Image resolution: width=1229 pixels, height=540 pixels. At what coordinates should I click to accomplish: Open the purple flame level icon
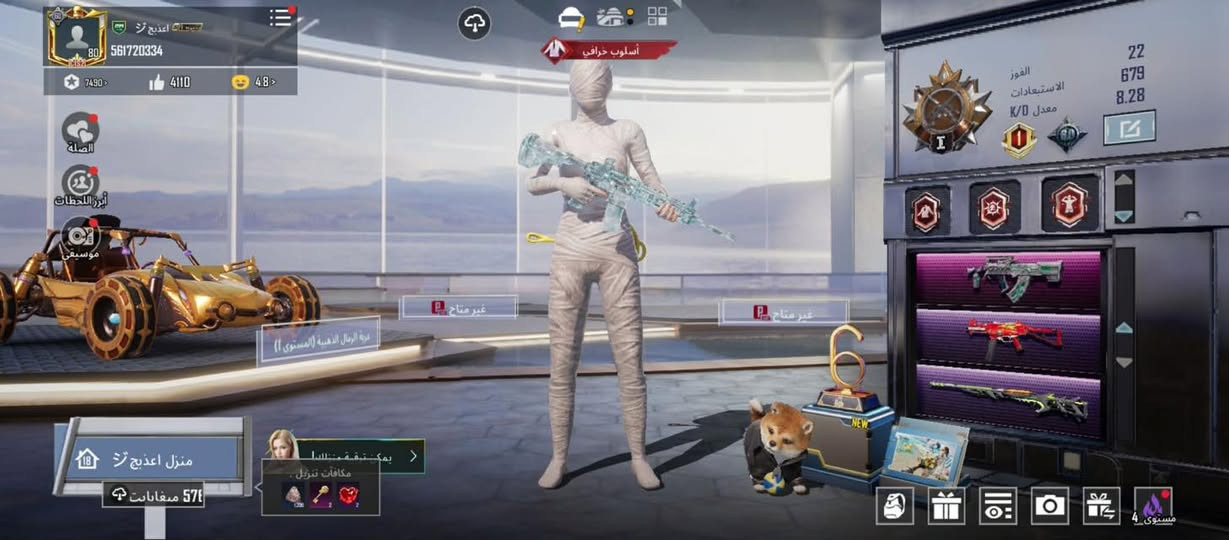click(x=1154, y=506)
